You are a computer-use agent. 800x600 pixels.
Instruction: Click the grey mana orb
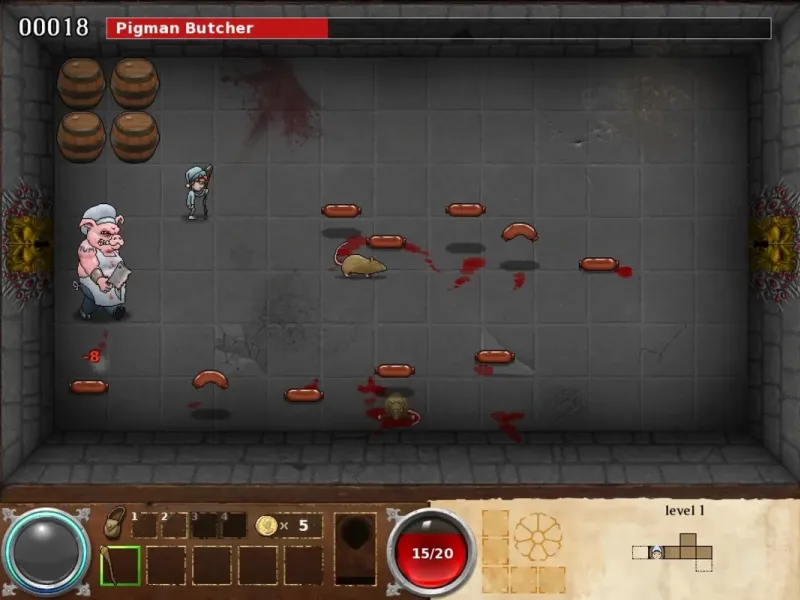[46, 553]
